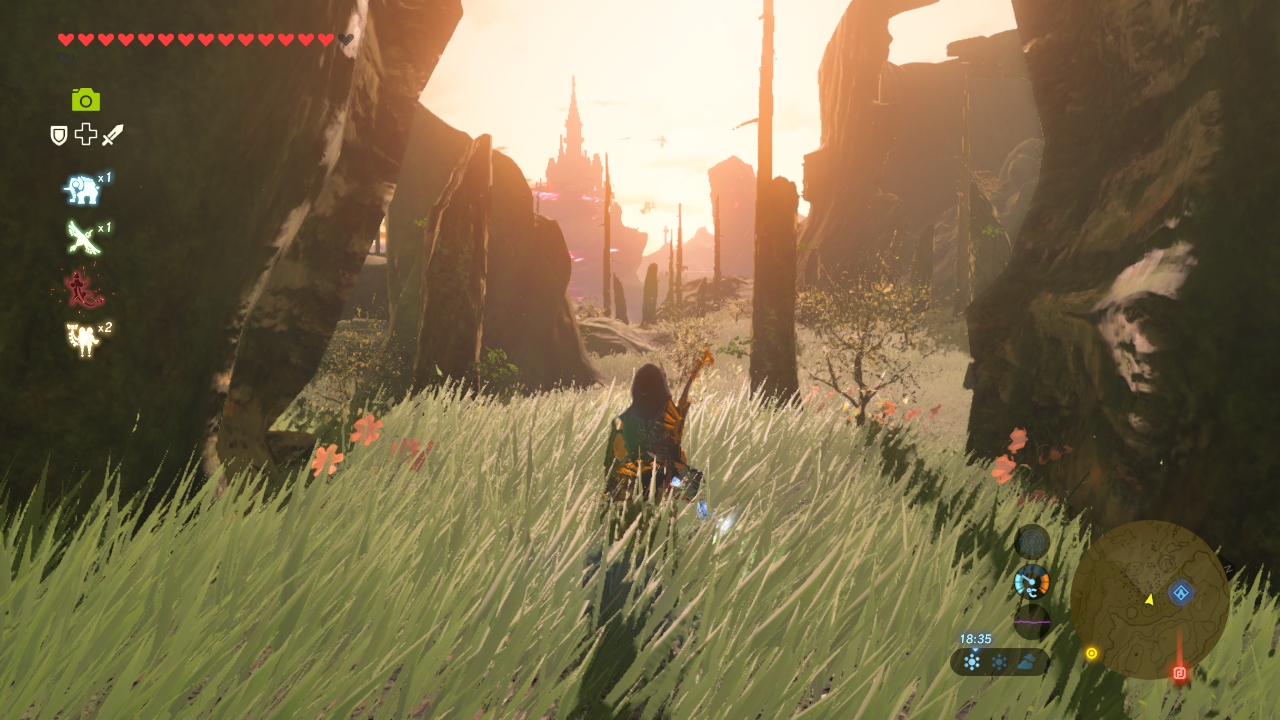The width and height of the screenshot is (1280, 720).
Task: Click the noise level meter
Action: click(x=1032, y=621)
